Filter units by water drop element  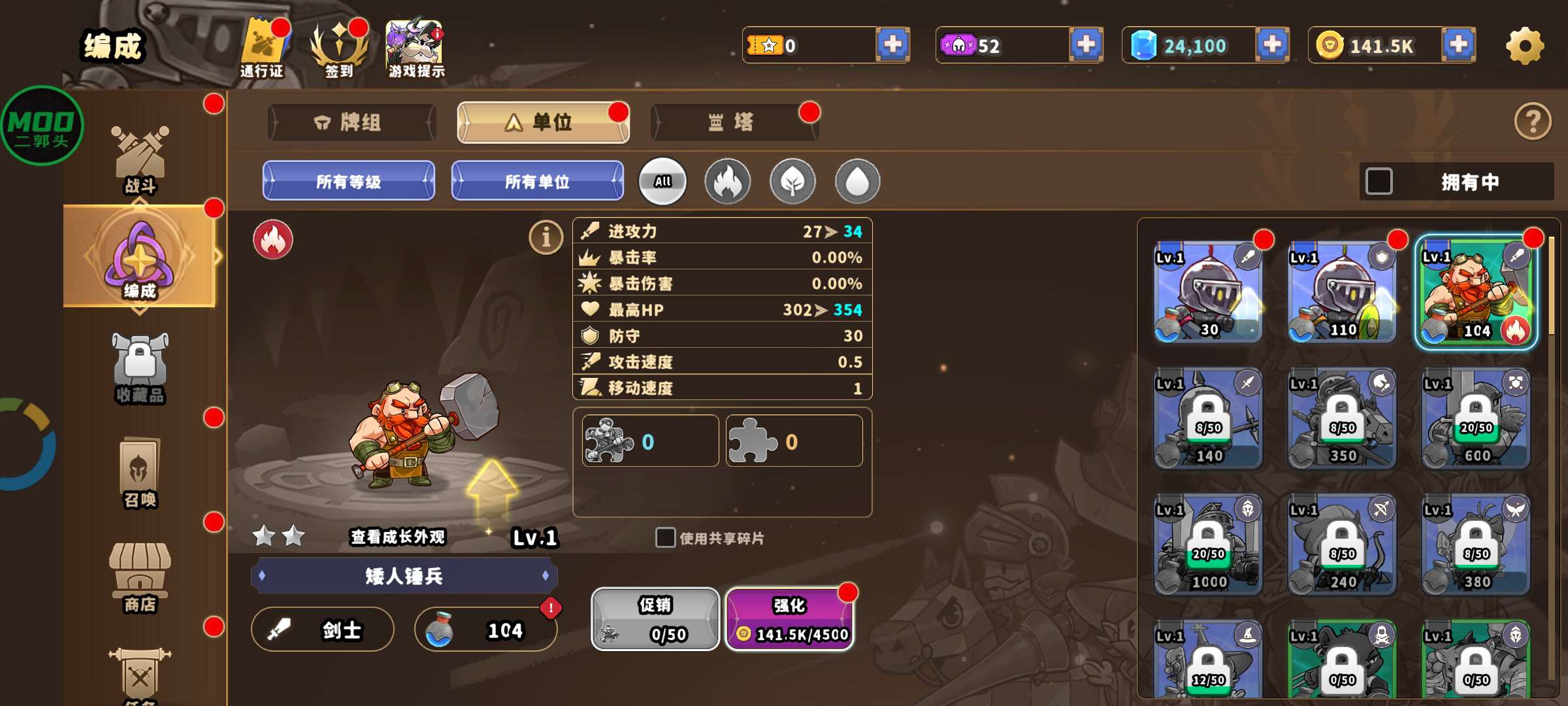point(857,182)
